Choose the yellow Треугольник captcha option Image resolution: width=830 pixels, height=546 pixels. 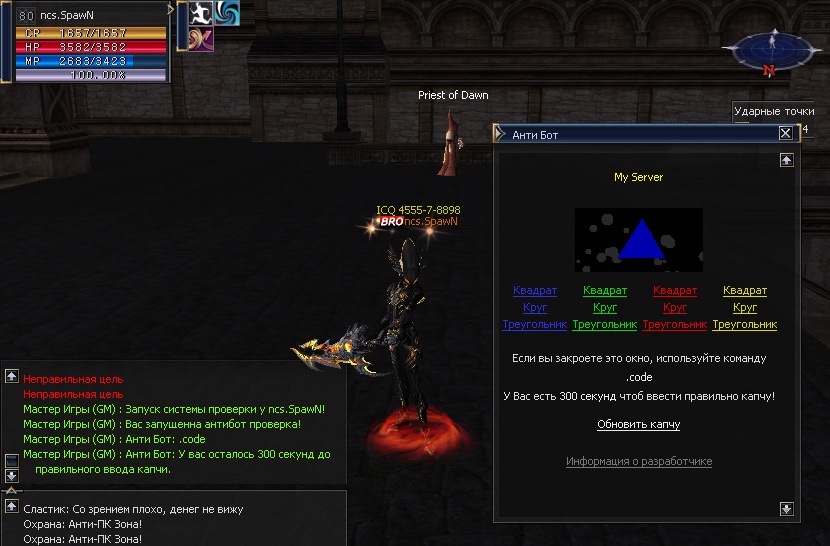click(x=744, y=325)
